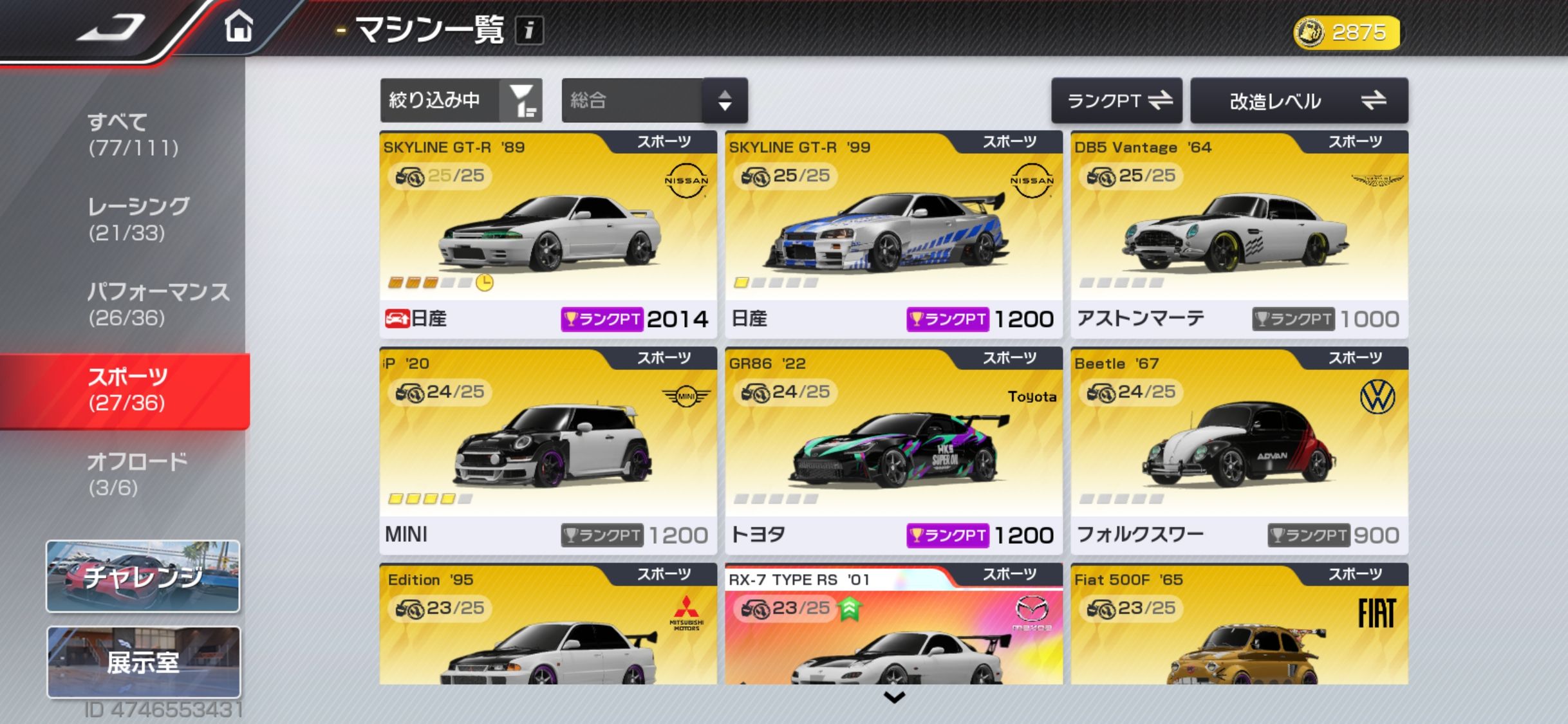Enter the 展示室 showroom
The width and height of the screenshot is (1568, 724).
[143, 662]
